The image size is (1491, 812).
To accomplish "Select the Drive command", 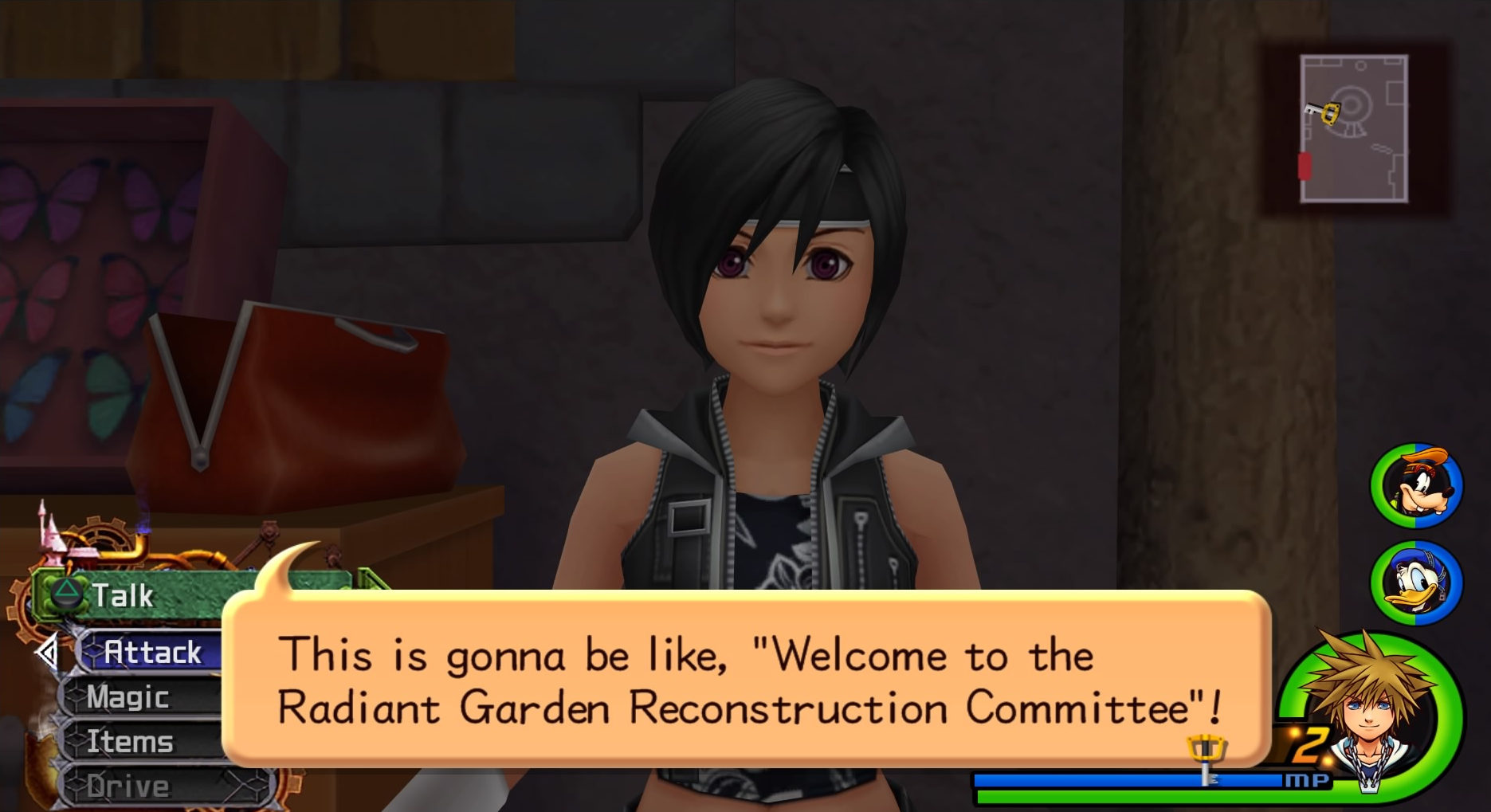I will tap(129, 787).
